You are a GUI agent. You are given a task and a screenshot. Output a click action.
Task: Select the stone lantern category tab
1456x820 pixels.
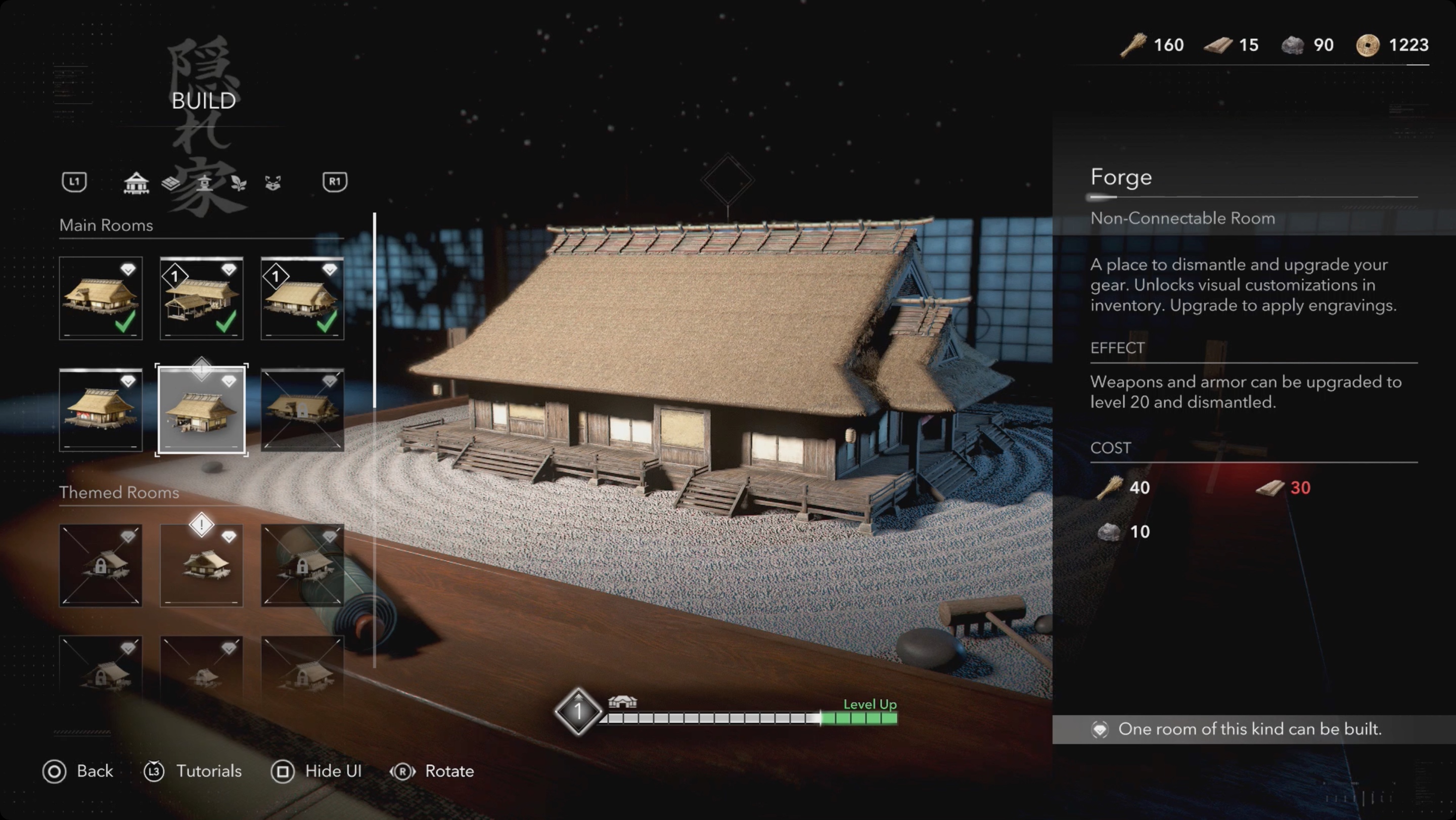205,183
